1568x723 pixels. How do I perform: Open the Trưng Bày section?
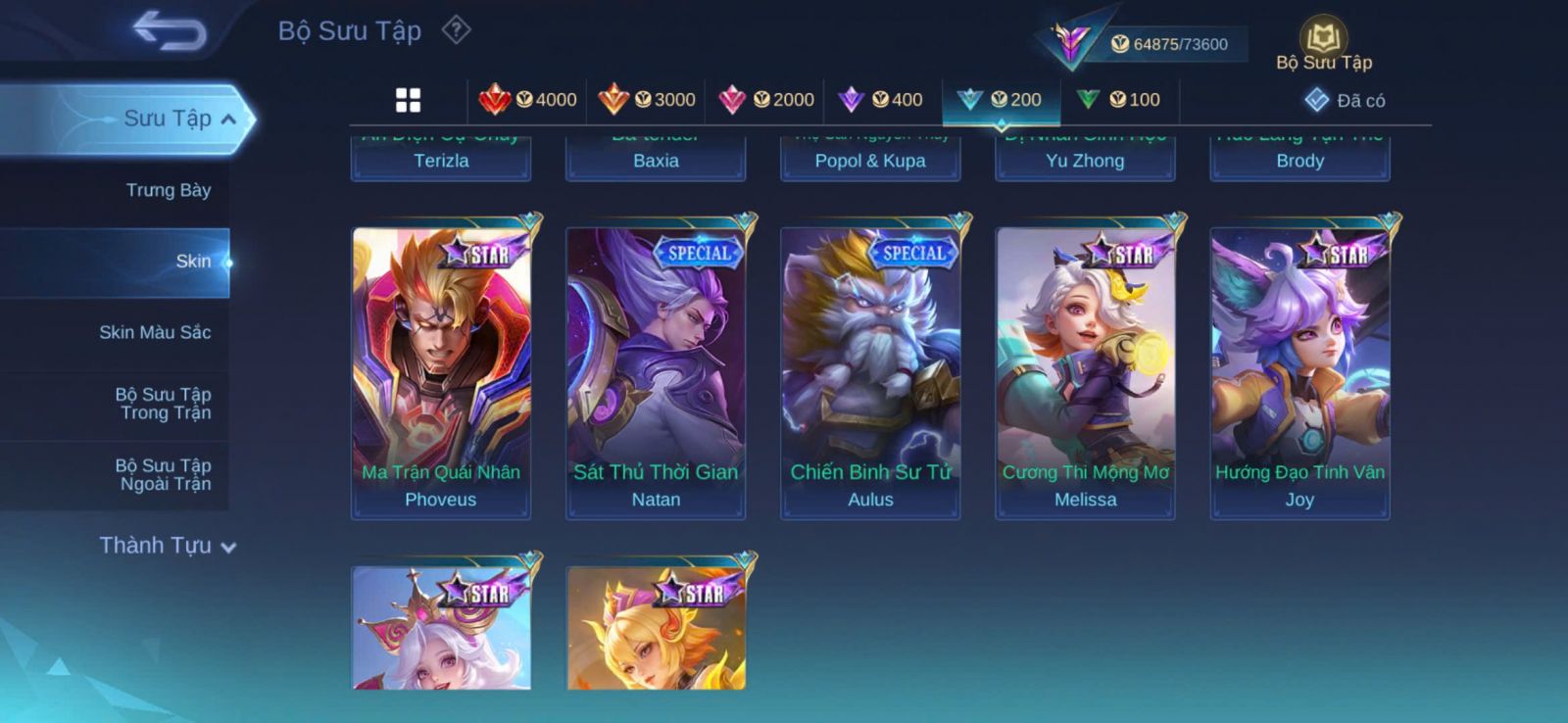coord(168,190)
